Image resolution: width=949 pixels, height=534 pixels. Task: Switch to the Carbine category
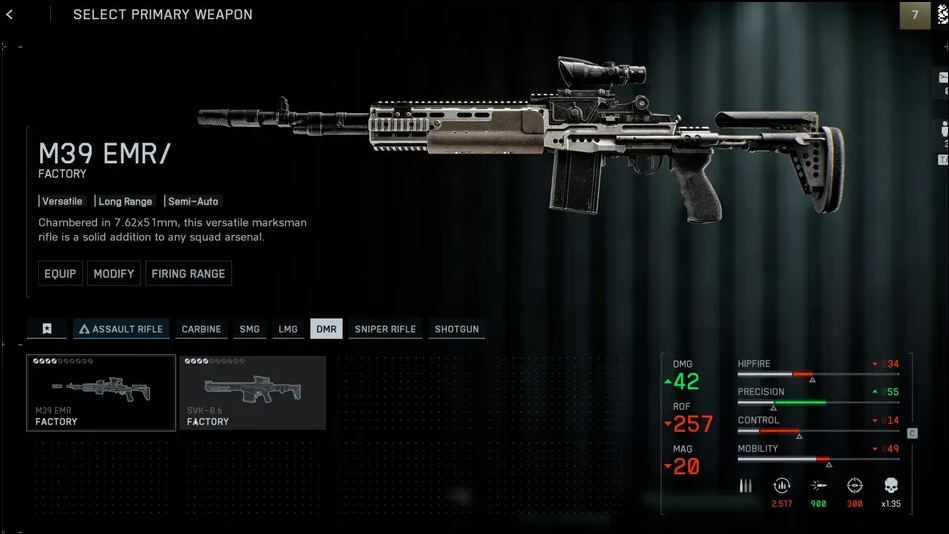coord(201,329)
